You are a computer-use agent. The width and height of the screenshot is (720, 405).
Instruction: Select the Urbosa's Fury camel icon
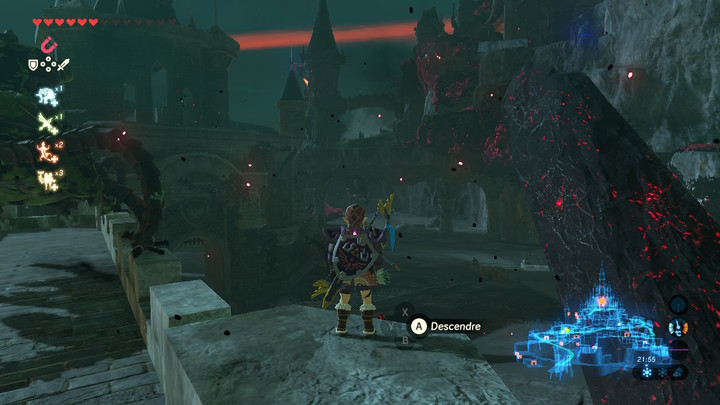pyautogui.click(x=46, y=179)
